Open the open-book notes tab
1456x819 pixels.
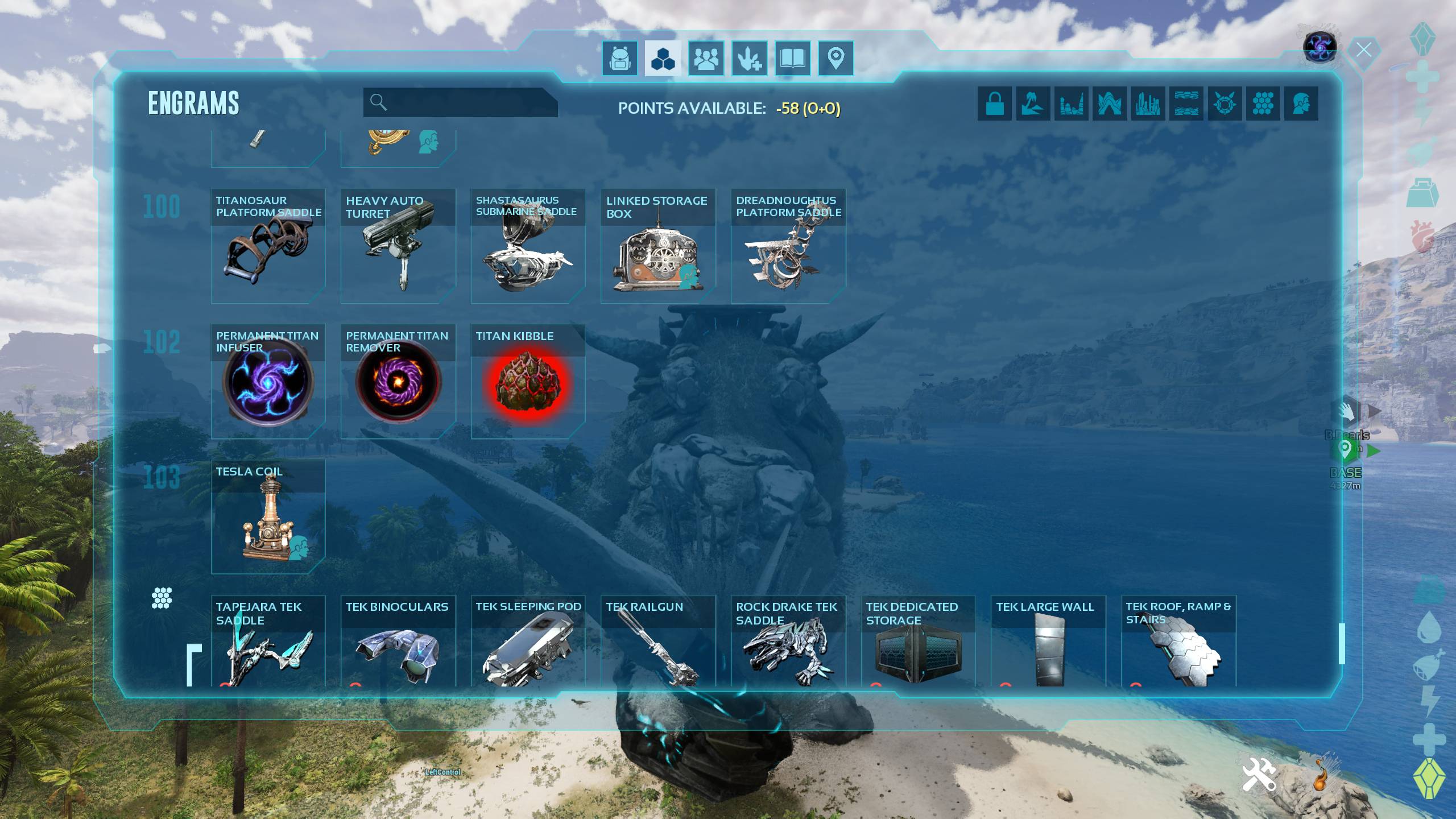click(x=792, y=58)
